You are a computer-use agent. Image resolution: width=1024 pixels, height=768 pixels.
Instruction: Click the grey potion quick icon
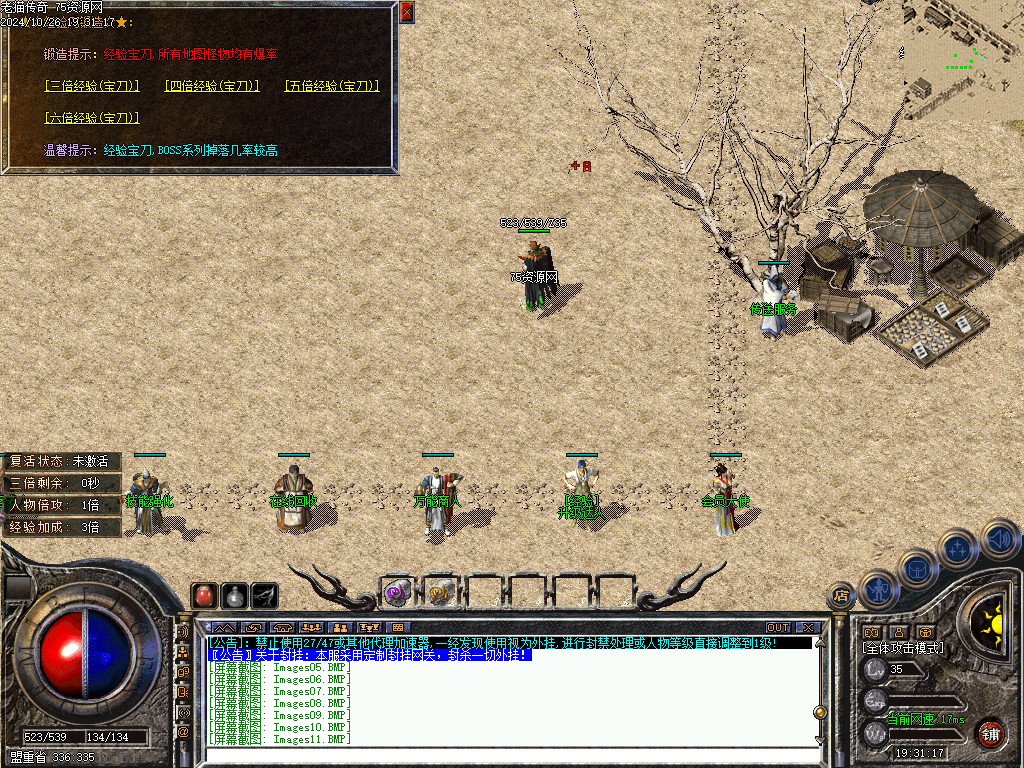click(234, 595)
